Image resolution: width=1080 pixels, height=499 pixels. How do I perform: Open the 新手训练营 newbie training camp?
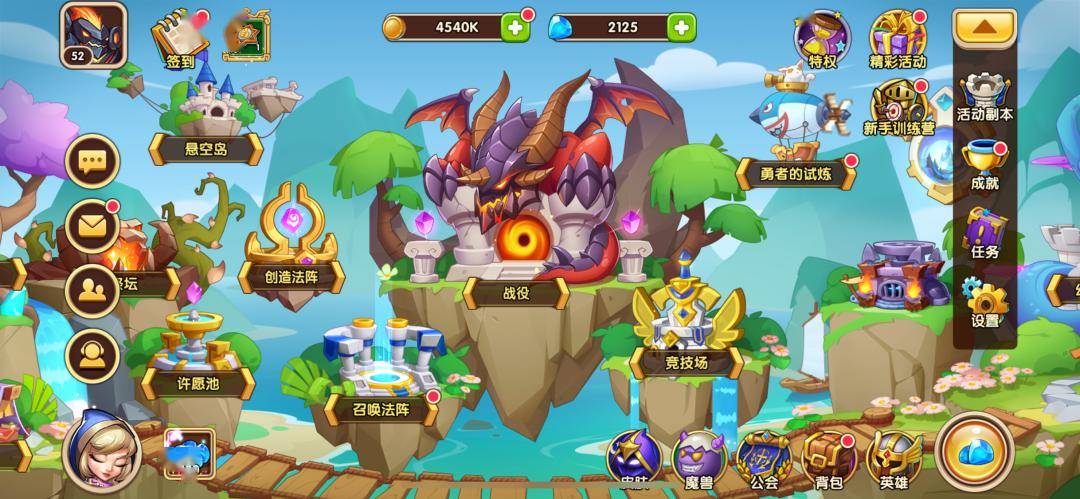(x=898, y=108)
